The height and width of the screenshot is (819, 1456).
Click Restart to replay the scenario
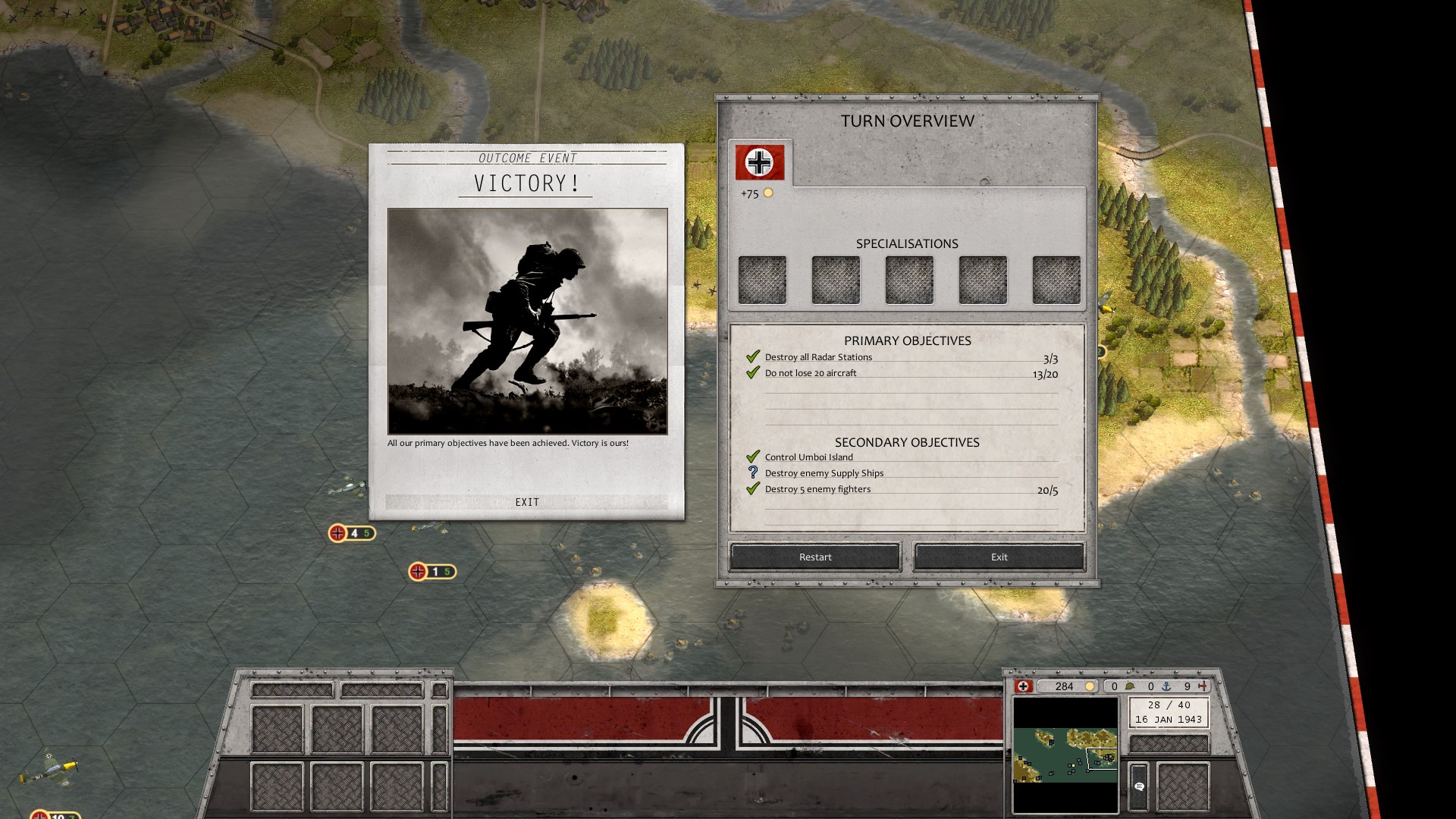814,557
